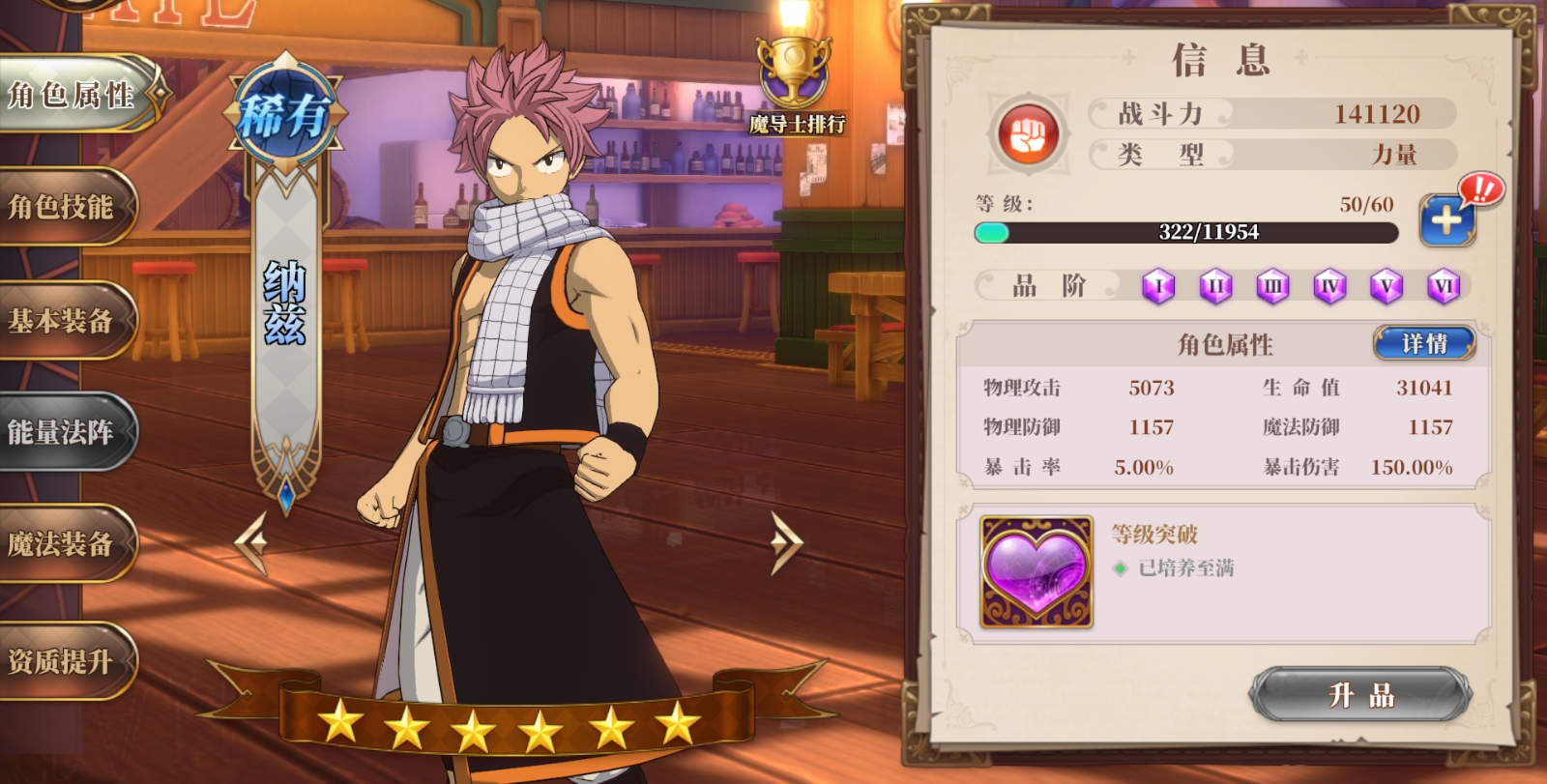This screenshot has height=784, width=1547.
Task: Show the next character with right arrow
Action: tap(785, 542)
